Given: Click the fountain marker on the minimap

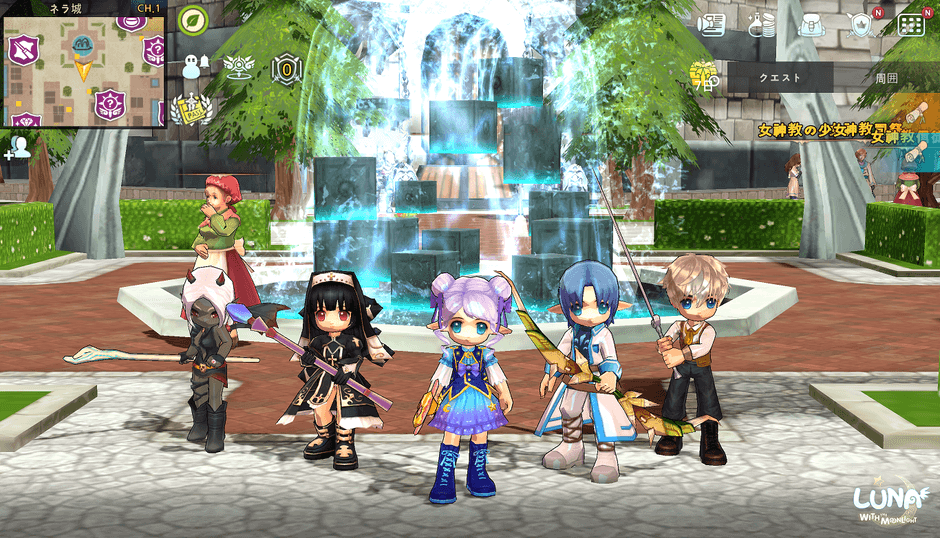Looking at the screenshot, I should tap(83, 45).
